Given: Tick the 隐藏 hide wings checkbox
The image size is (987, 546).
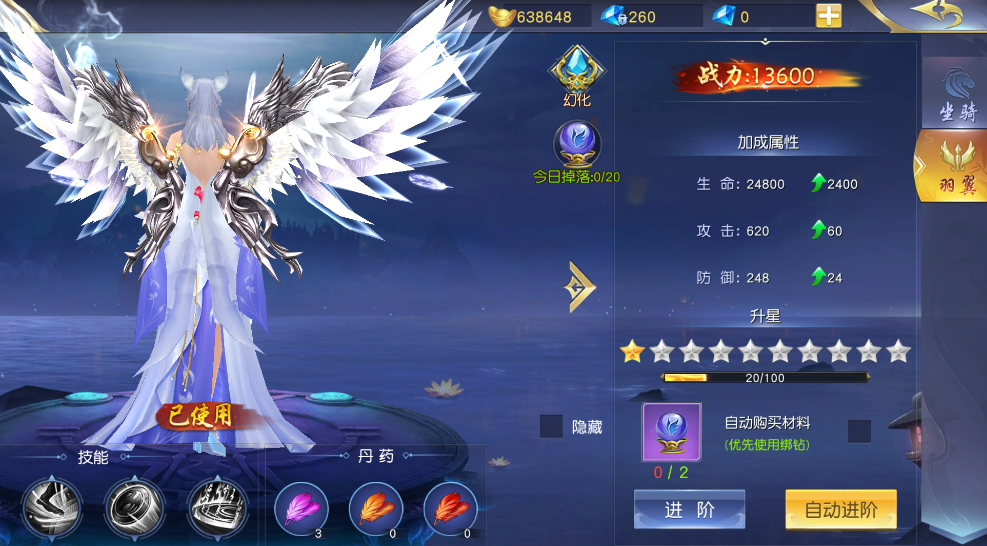Looking at the screenshot, I should tap(551, 427).
